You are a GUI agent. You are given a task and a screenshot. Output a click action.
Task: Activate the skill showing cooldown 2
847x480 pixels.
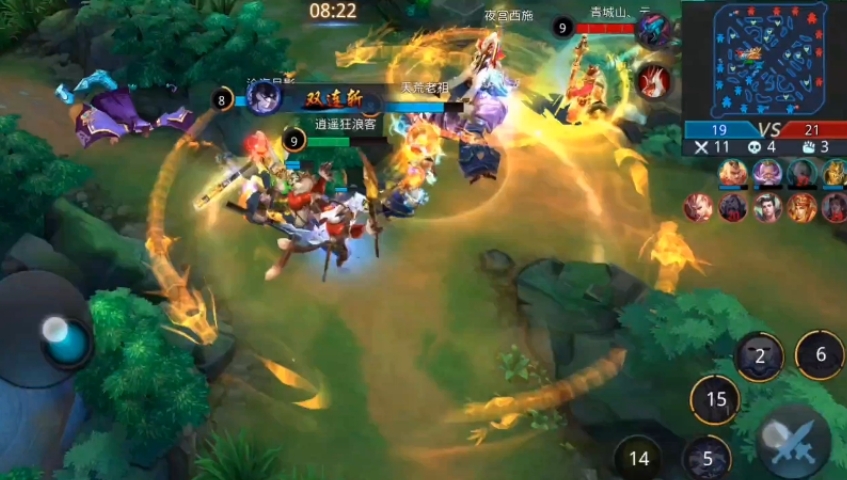761,356
